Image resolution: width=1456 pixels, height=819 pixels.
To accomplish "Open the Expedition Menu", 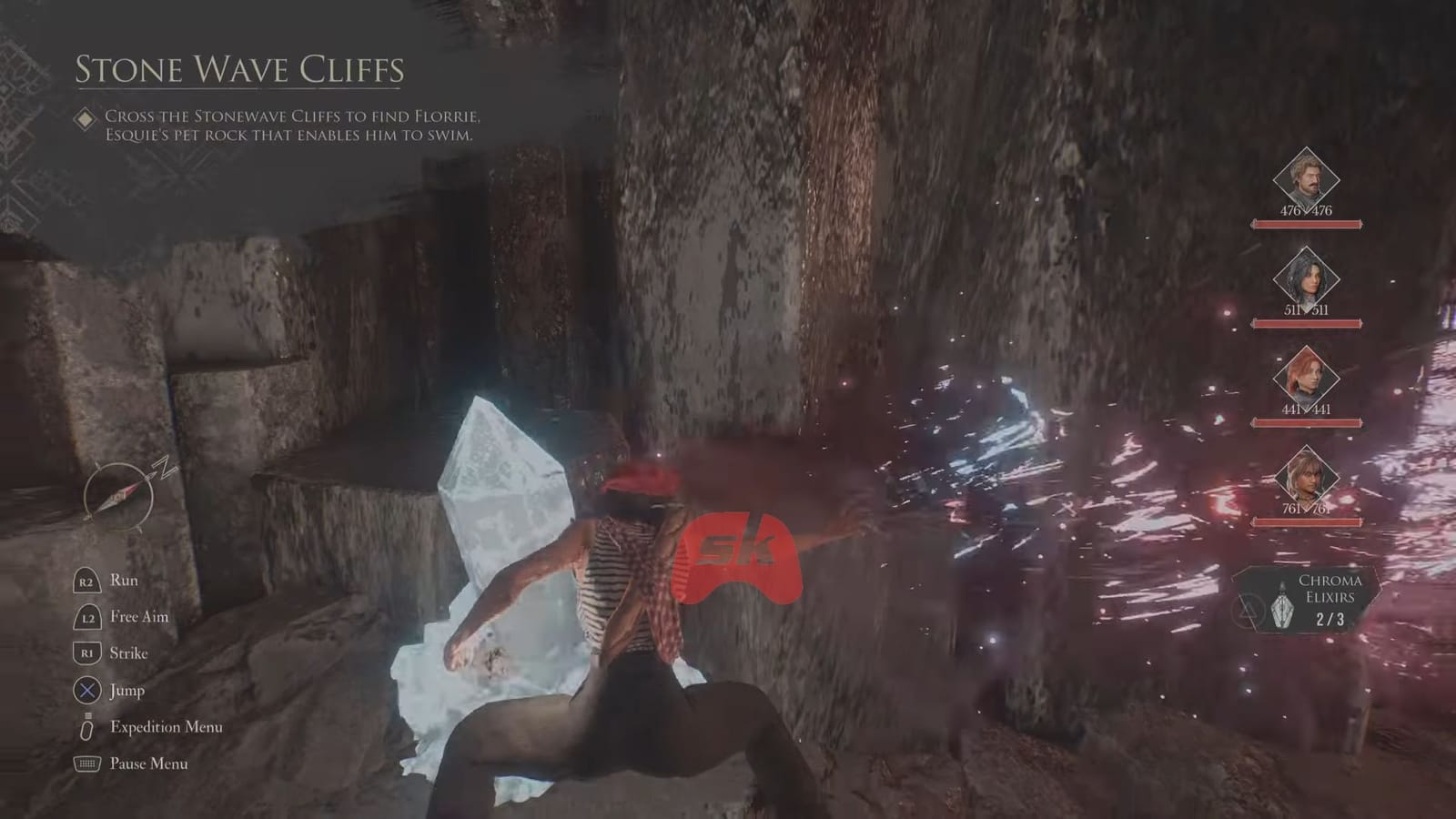I will [166, 726].
